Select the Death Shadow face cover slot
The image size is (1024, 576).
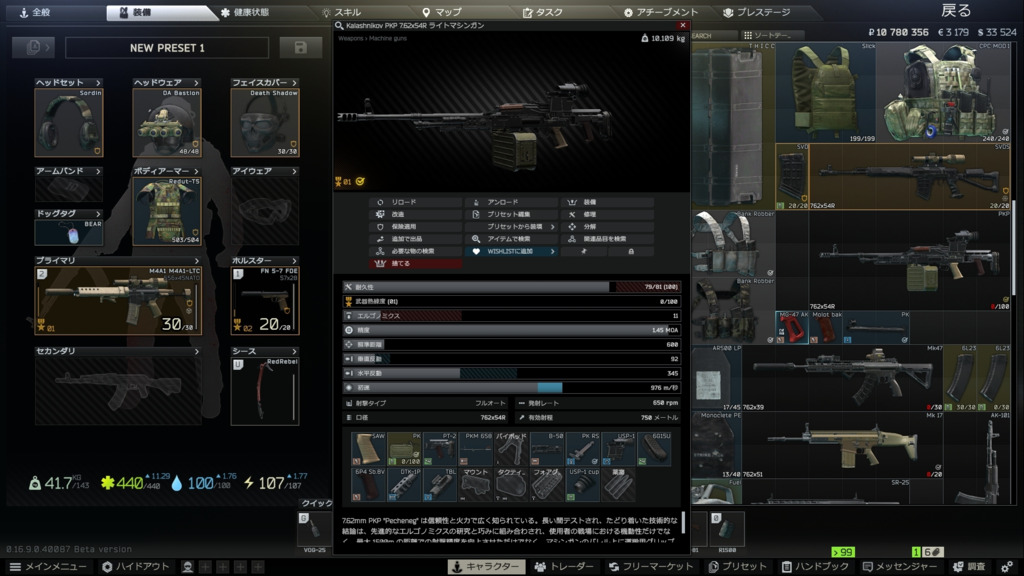(264, 123)
